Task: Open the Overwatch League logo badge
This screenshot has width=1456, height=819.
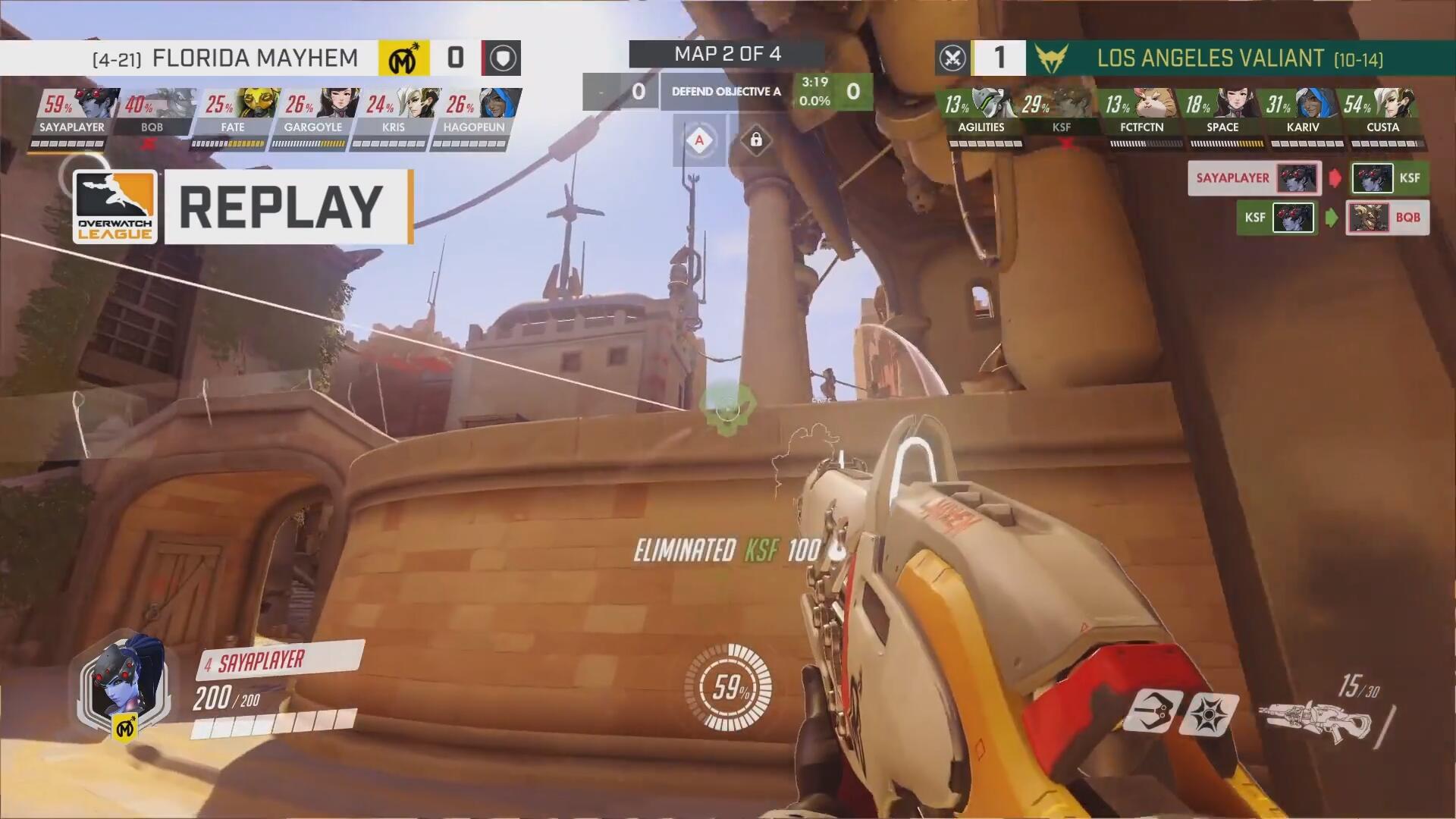Action: click(115, 207)
